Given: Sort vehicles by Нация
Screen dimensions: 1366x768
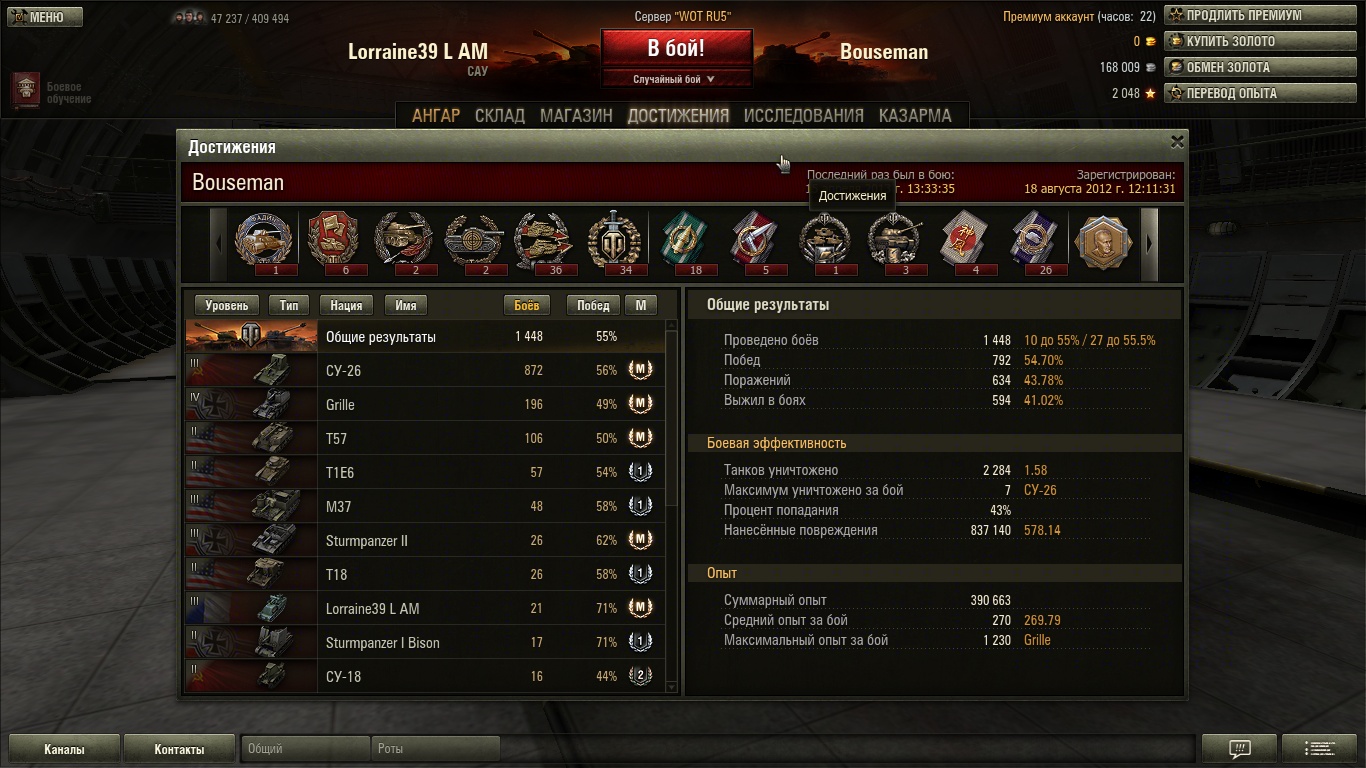Looking at the screenshot, I should pos(346,306).
